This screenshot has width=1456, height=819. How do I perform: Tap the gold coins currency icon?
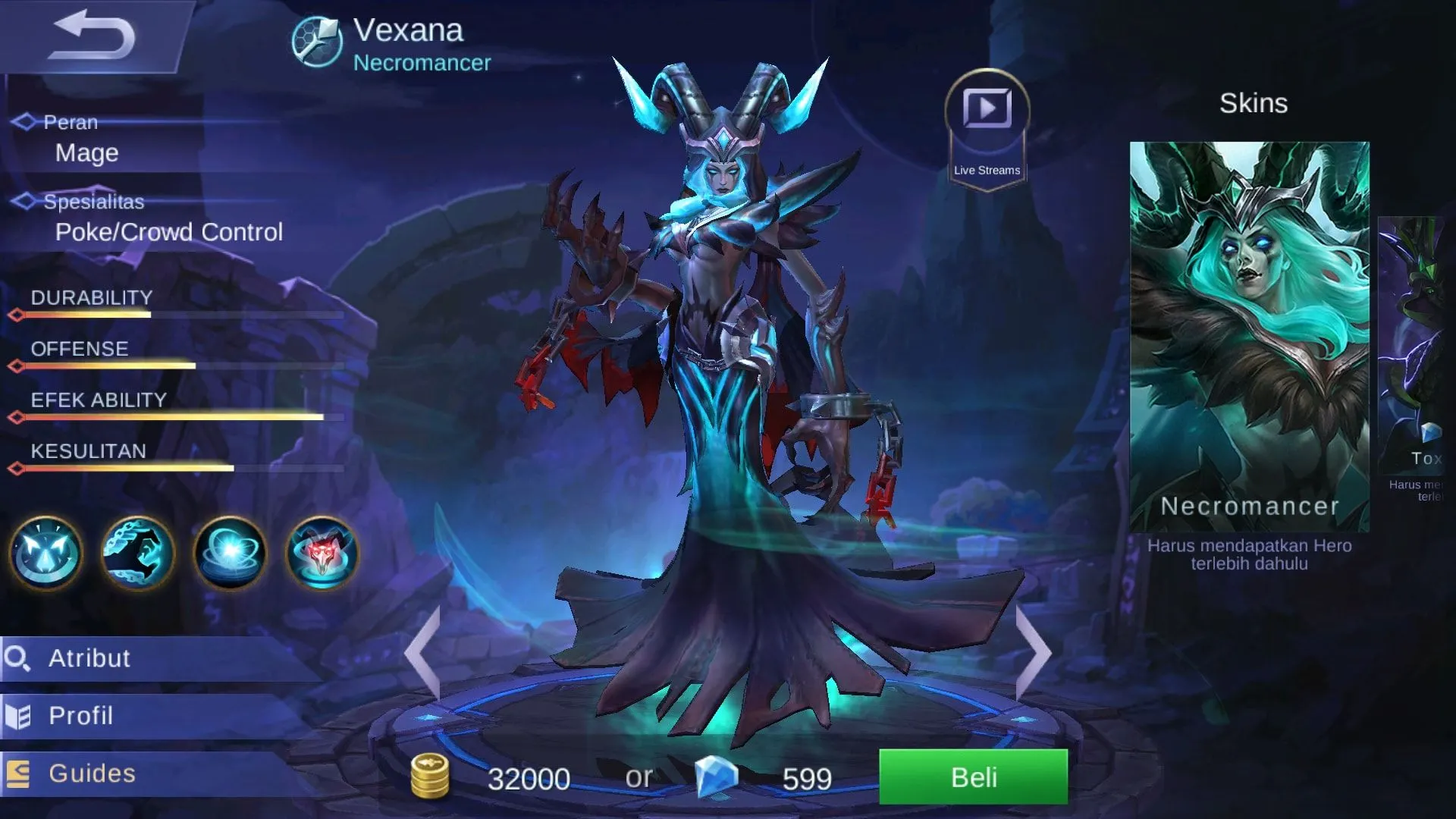point(428,777)
